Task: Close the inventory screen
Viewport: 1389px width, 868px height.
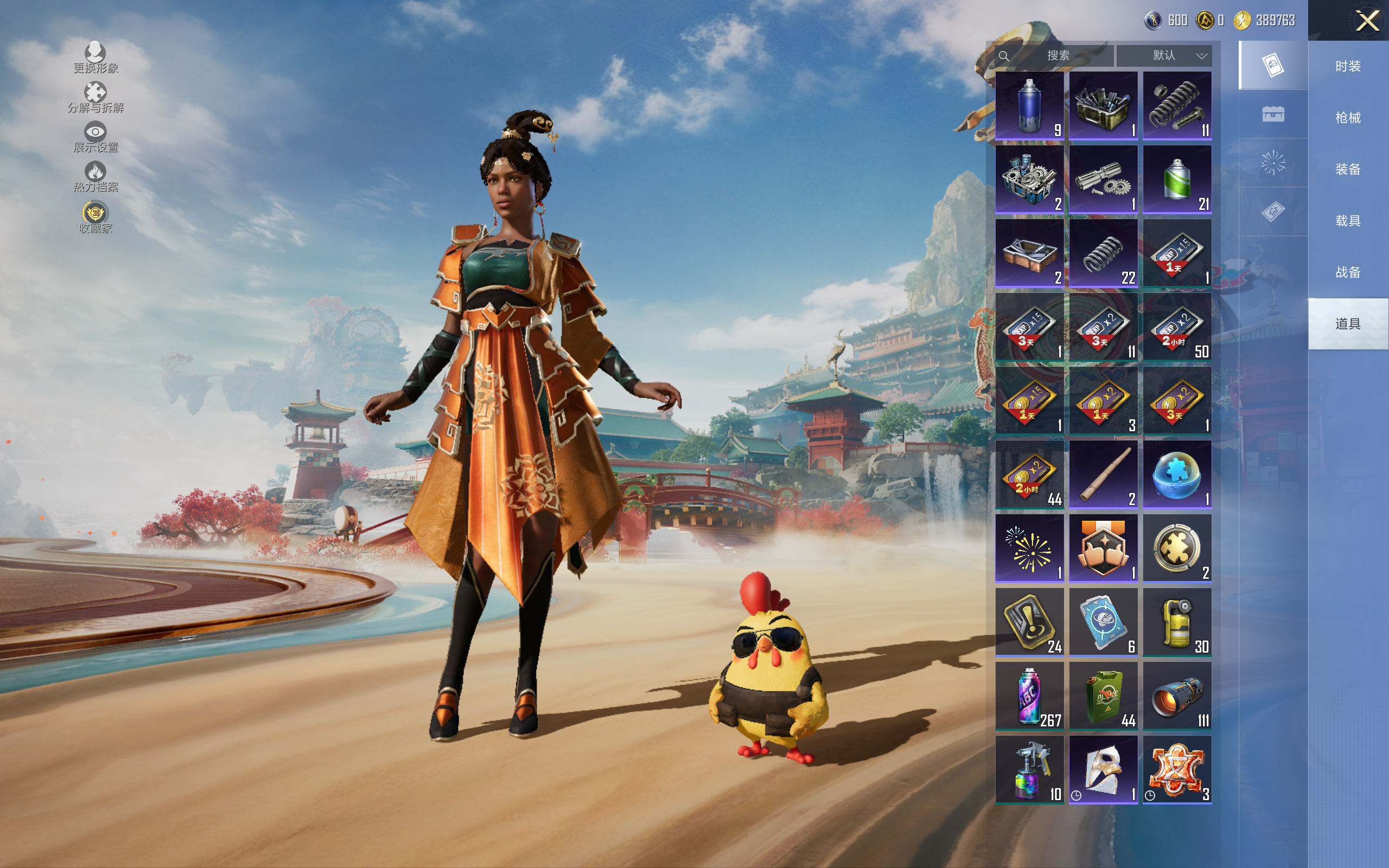Action: click(x=1367, y=21)
